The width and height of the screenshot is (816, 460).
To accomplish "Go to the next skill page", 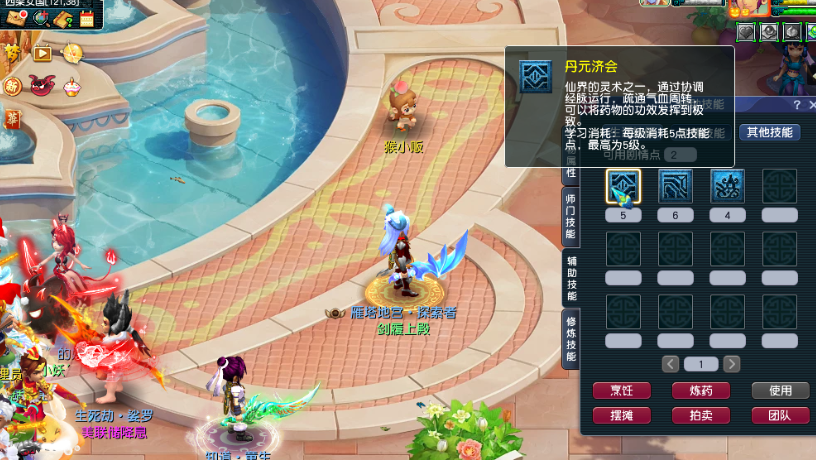I will (x=732, y=364).
